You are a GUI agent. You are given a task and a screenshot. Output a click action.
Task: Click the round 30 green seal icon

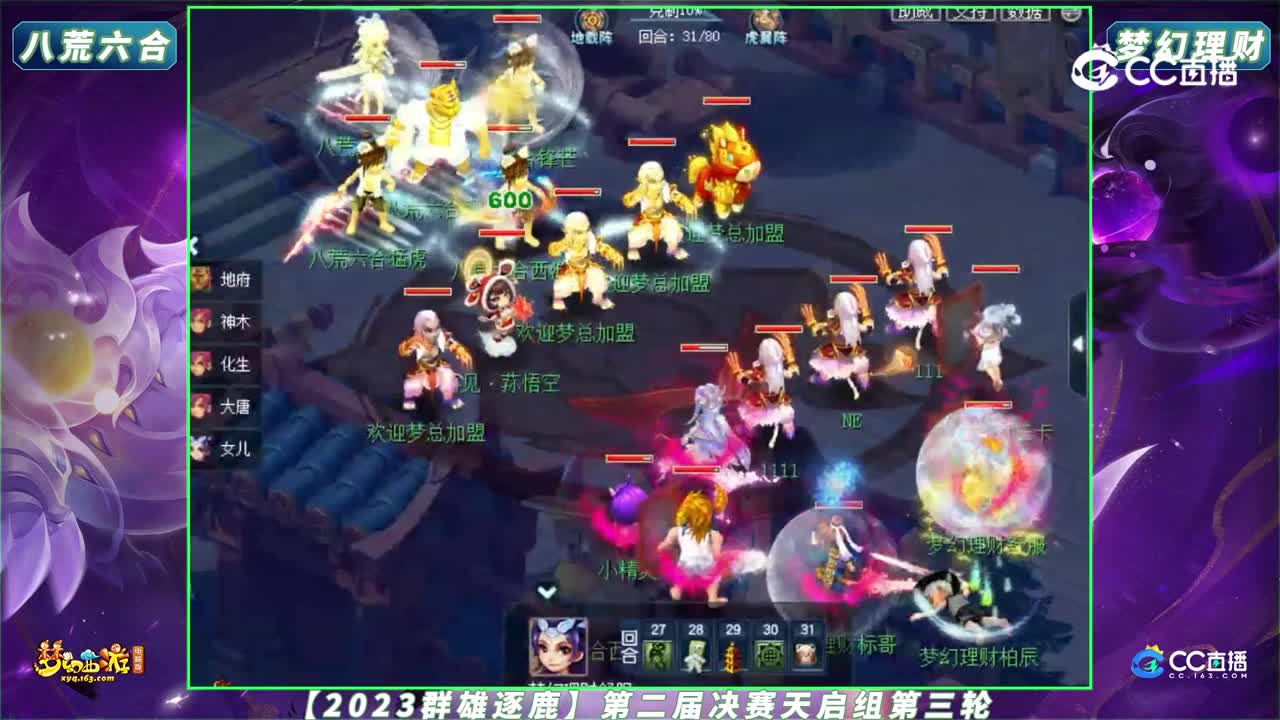[x=768, y=655]
